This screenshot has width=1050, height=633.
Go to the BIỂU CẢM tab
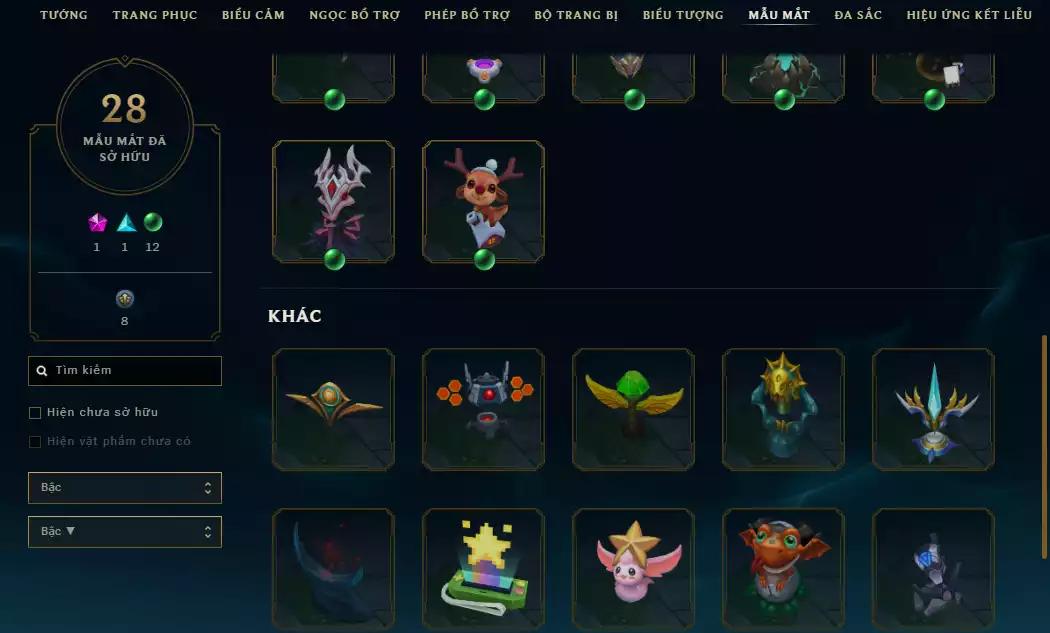(253, 15)
